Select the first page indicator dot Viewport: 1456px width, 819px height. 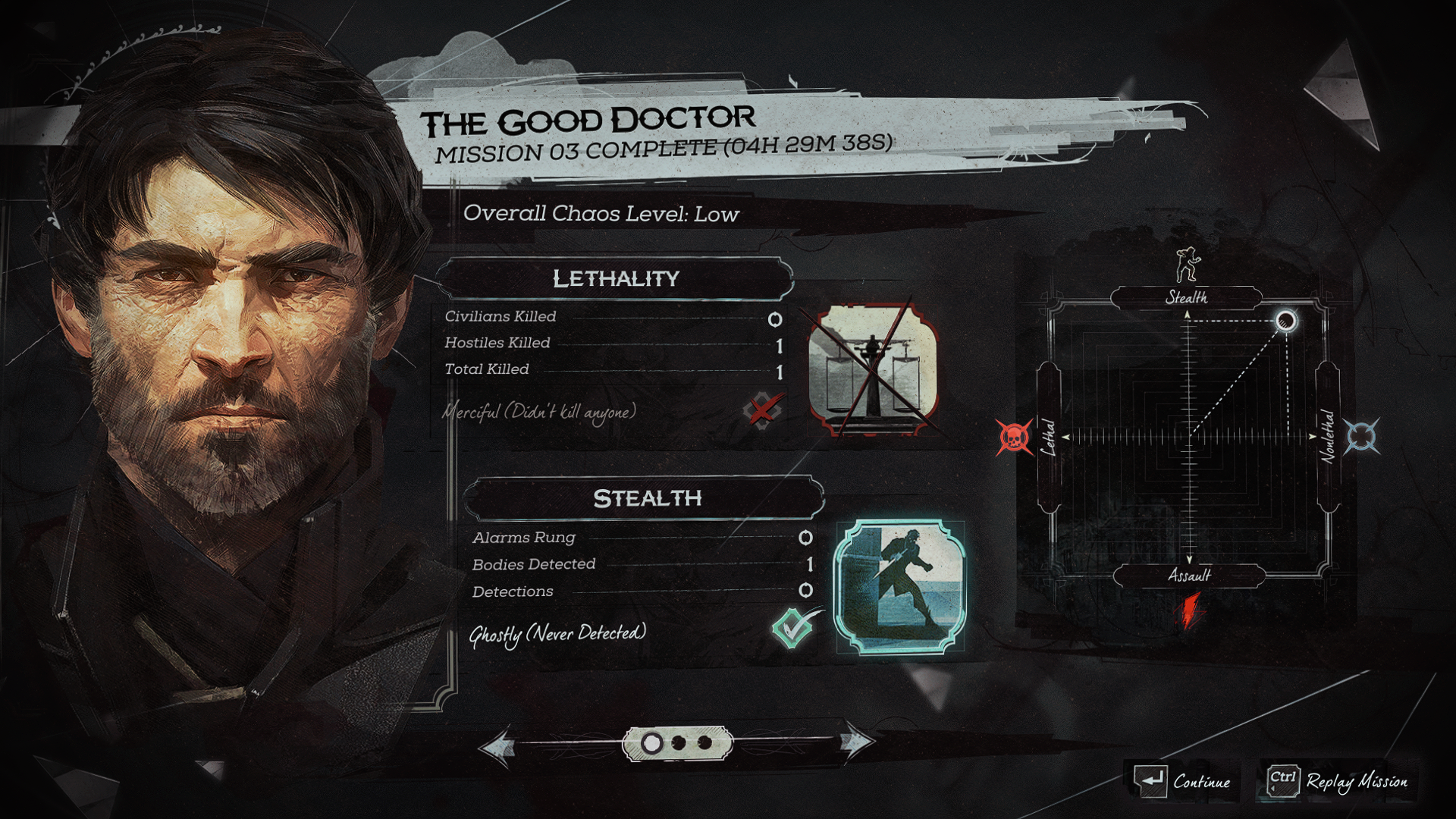pyautogui.click(x=651, y=743)
